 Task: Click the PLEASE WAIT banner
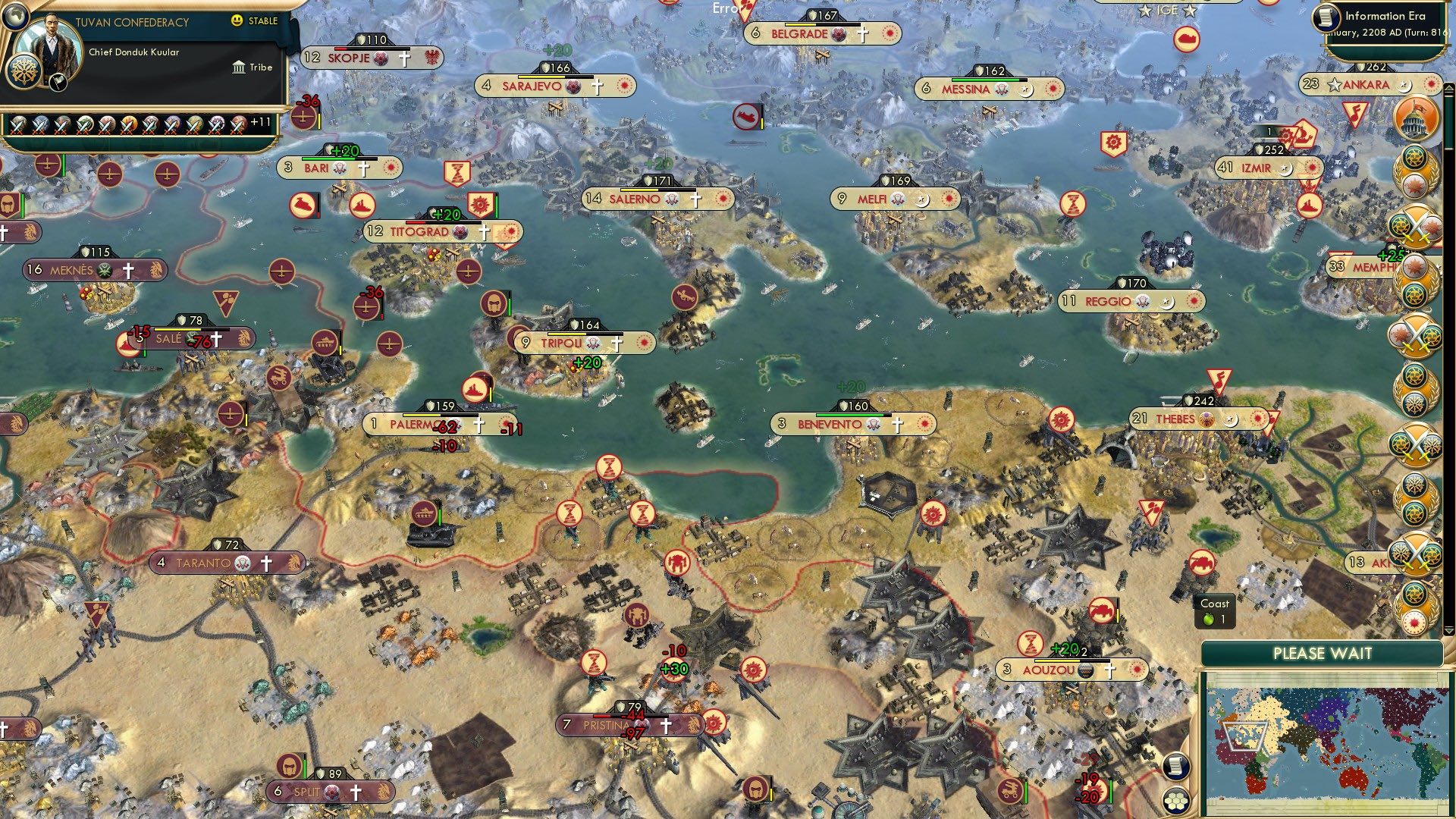click(x=1323, y=653)
